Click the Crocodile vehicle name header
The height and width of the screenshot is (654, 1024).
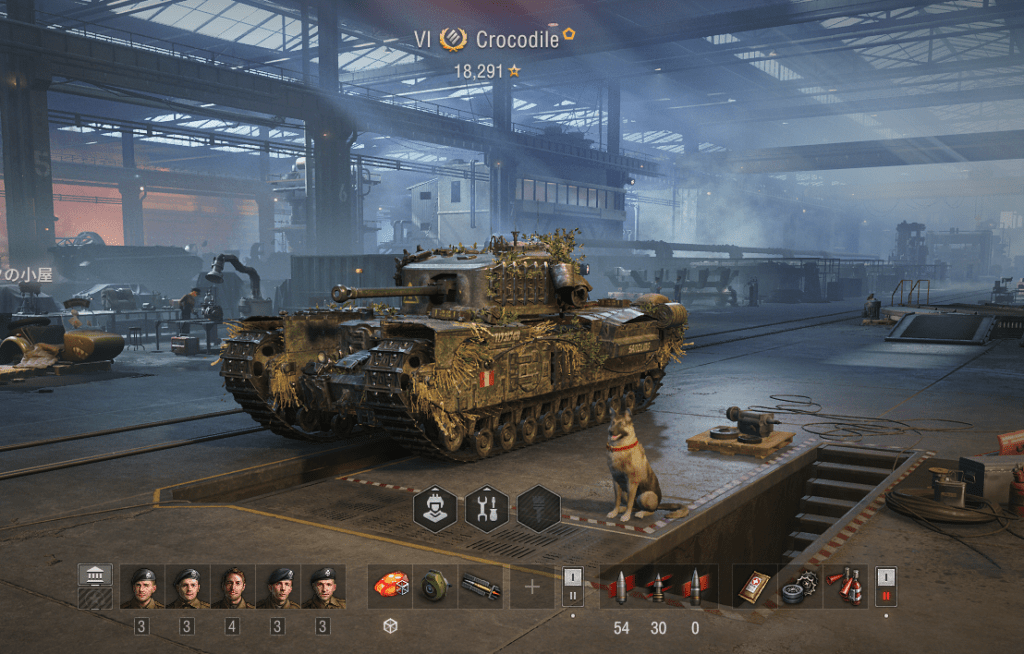coord(516,40)
